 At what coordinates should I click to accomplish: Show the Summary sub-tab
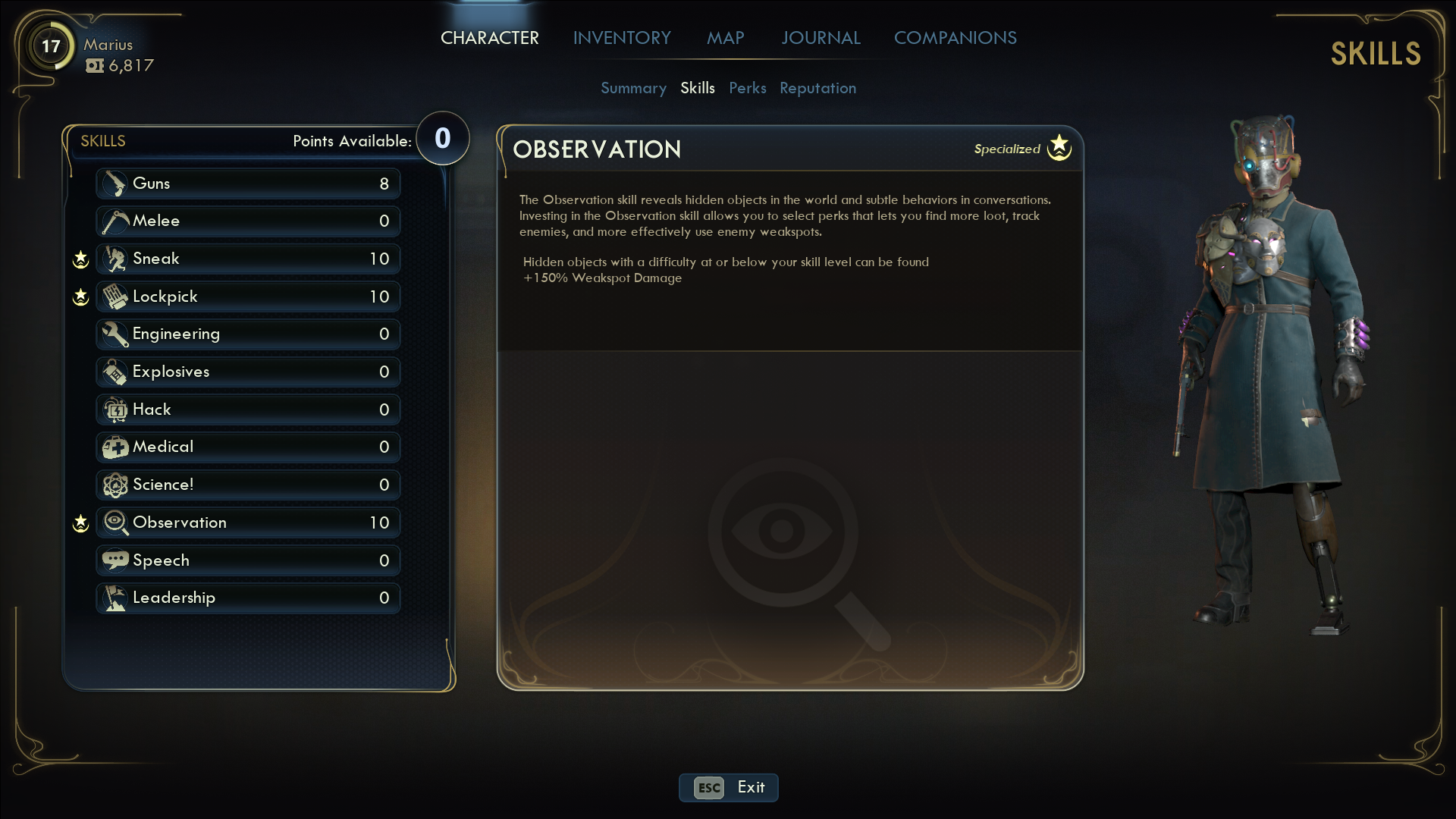click(633, 88)
